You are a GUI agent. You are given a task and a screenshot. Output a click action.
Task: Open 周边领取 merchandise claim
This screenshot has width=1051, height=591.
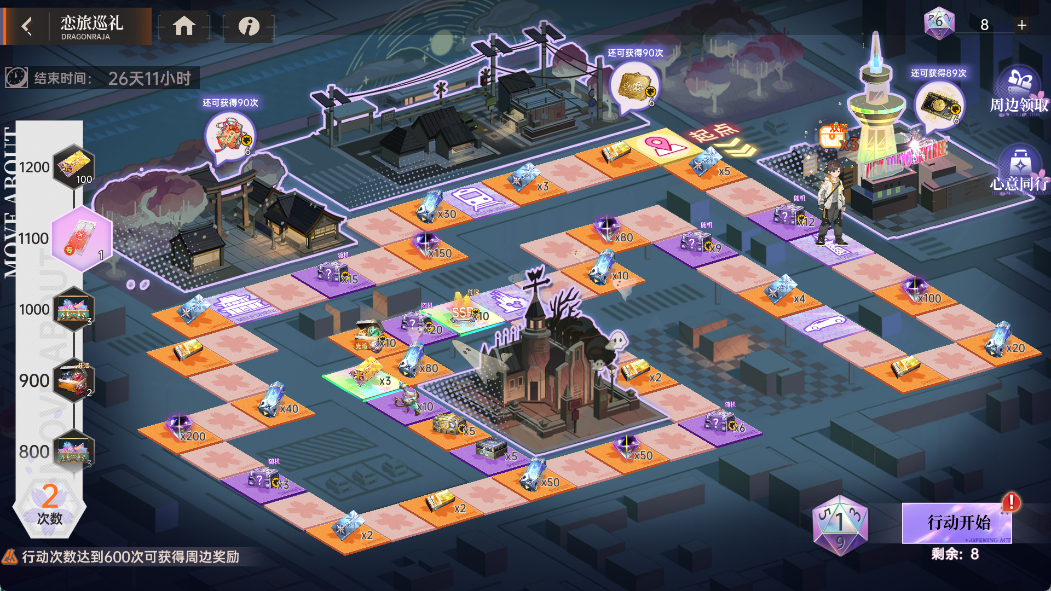pos(1019,89)
